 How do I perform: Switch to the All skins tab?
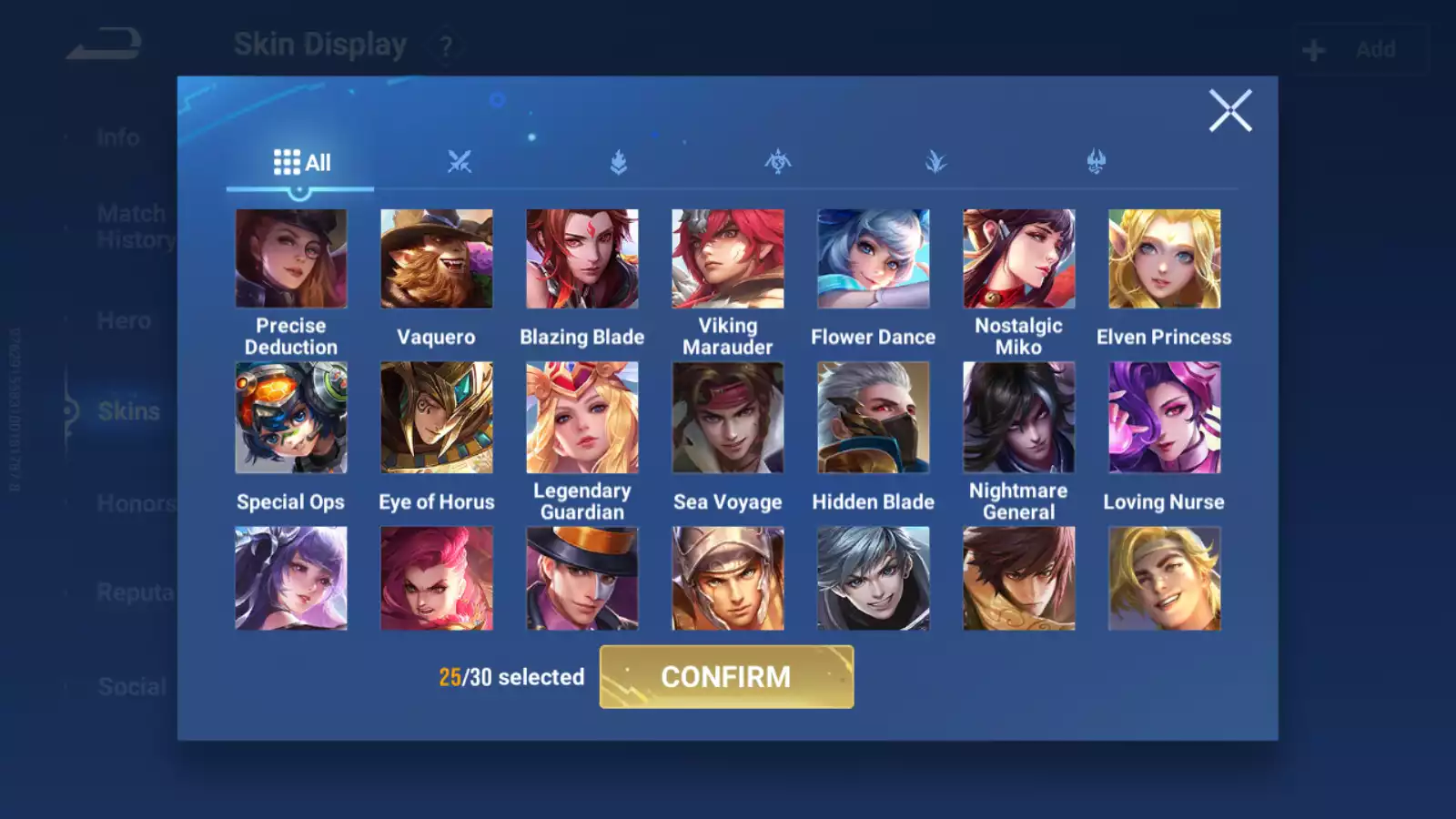click(301, 163)
